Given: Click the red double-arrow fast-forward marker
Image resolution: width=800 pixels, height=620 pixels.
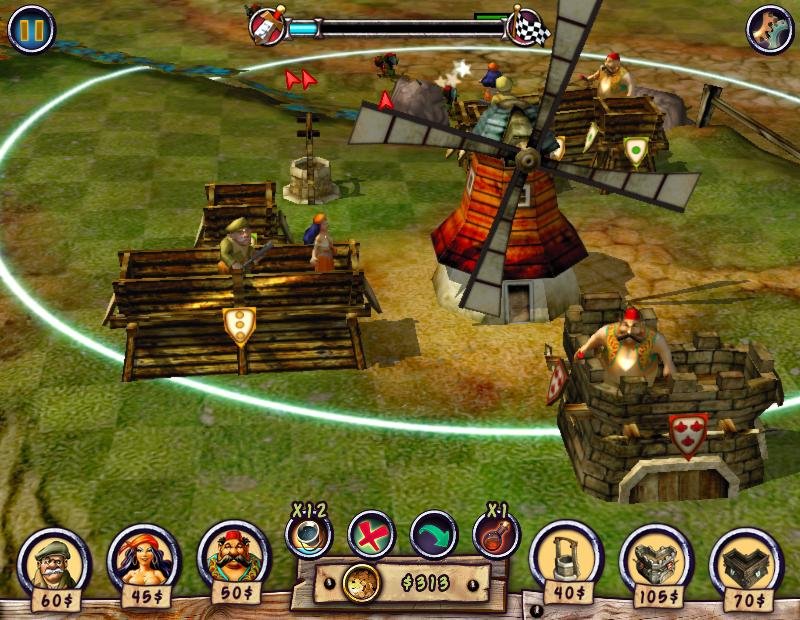Looking at the screenshot, I should [300, 79].
